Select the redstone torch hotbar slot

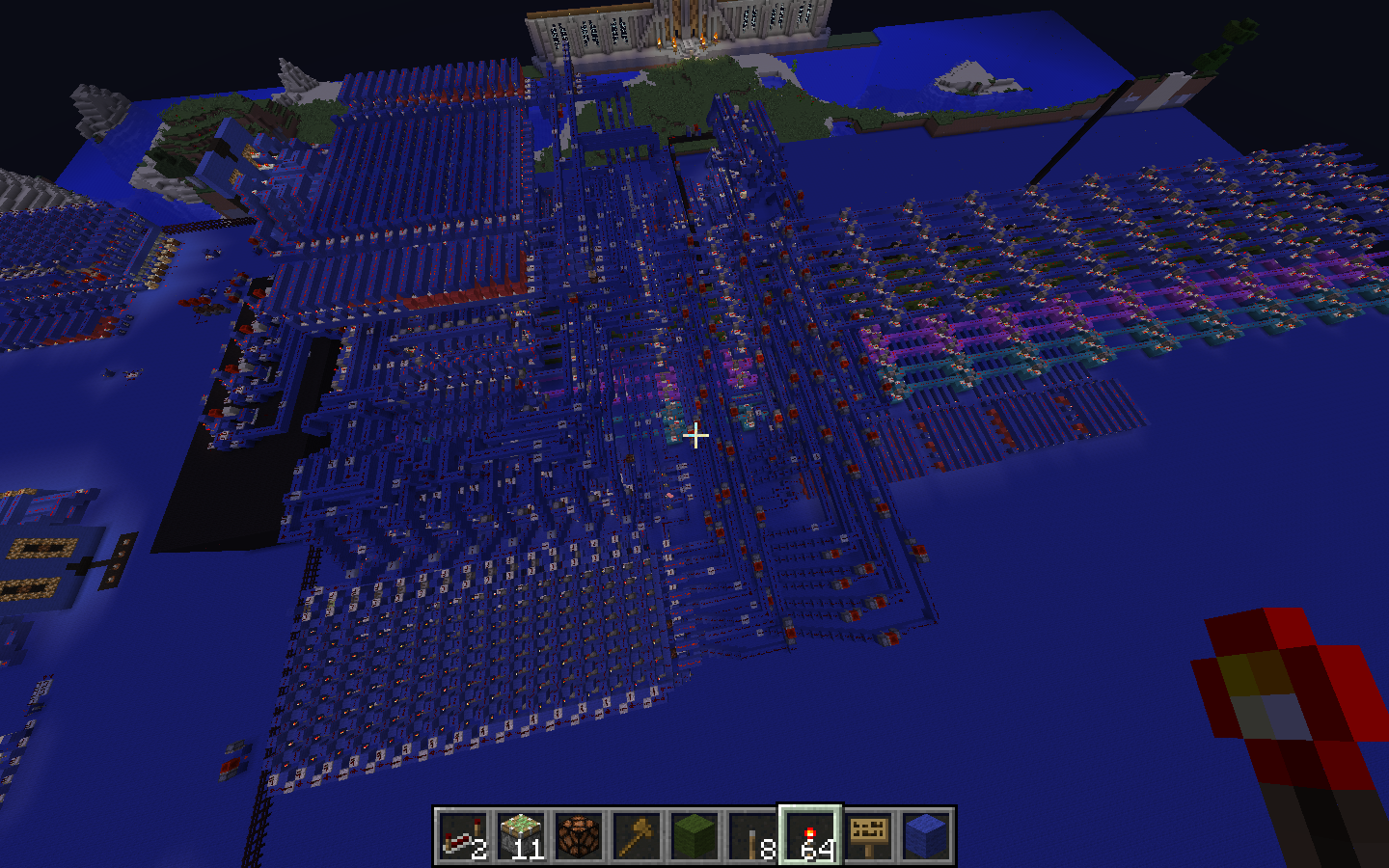click(x=810, y=834)
